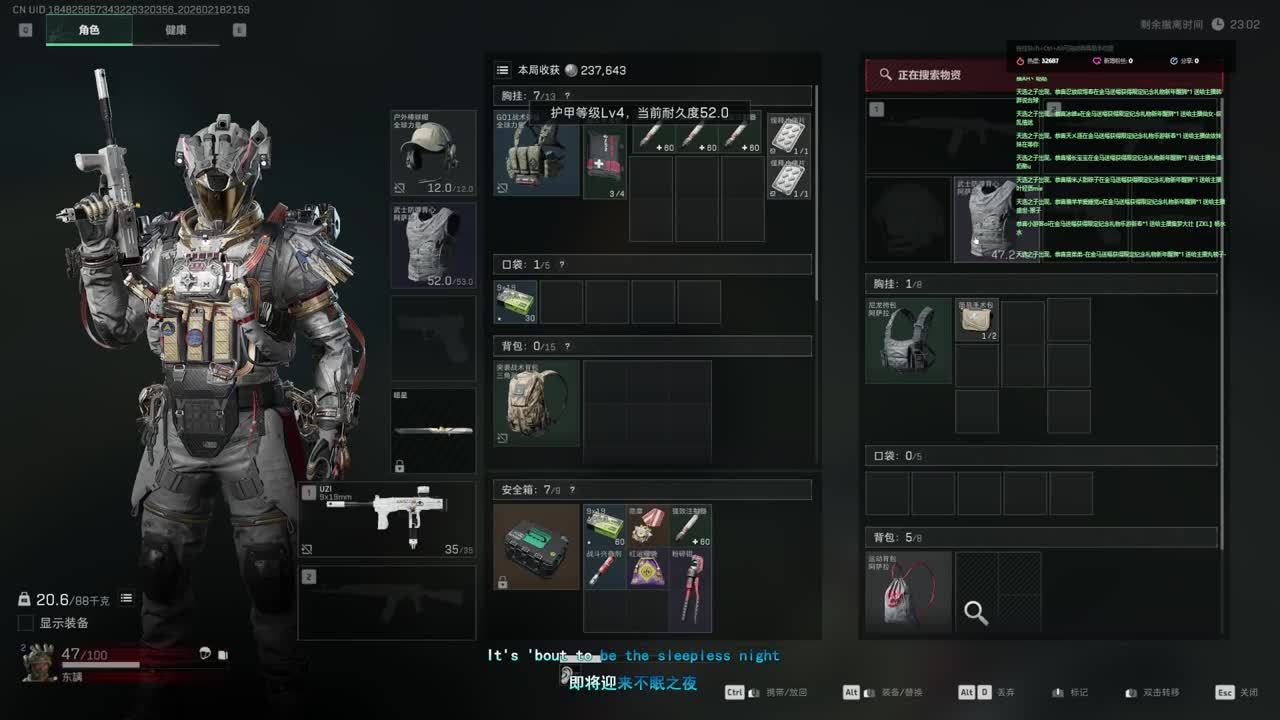Click the question mark beside 安全箱 header
The width and height of the screenshot is (1280, 720).
tap(572, 490)
